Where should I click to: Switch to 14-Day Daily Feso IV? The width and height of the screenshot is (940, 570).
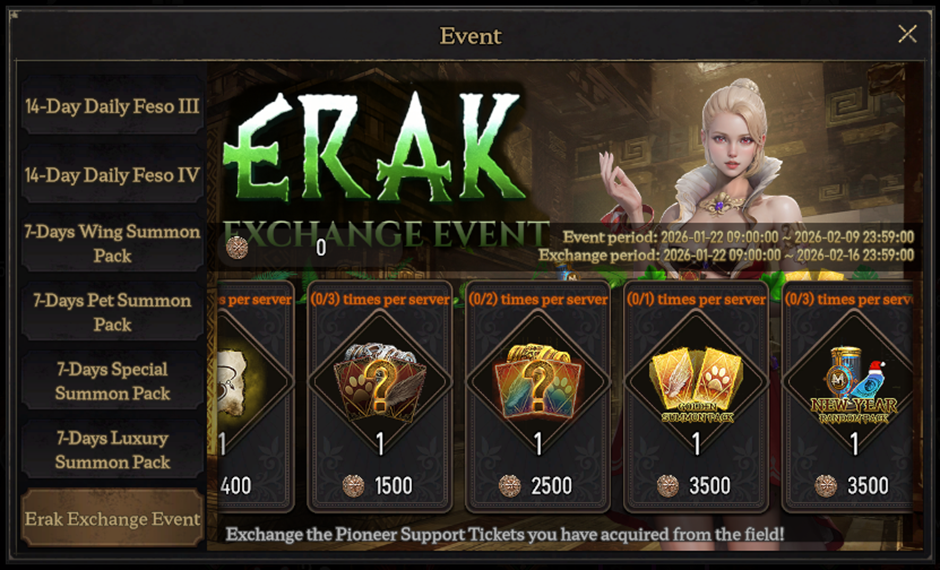(112, 175)
